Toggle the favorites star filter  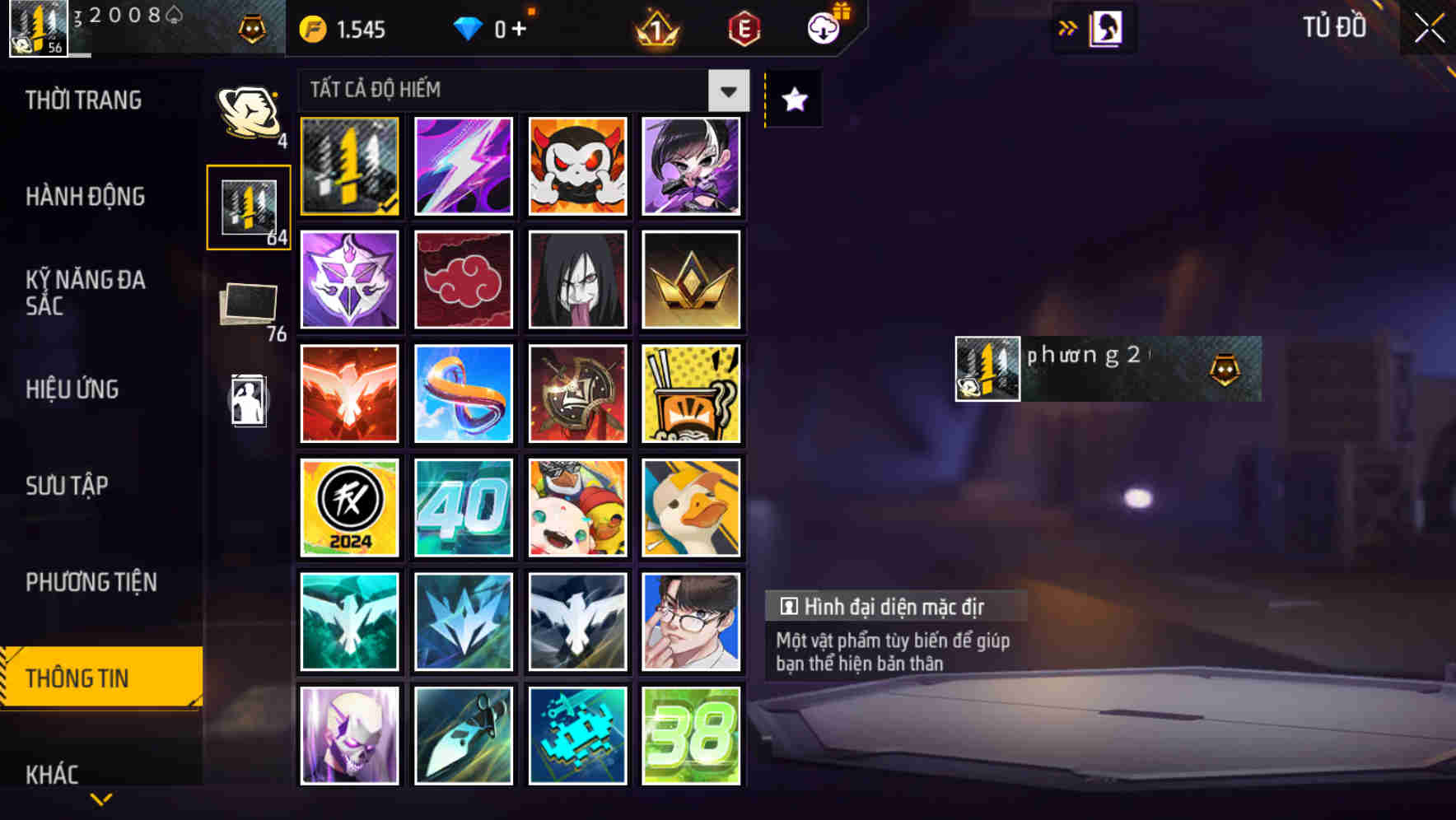[792, 100]
